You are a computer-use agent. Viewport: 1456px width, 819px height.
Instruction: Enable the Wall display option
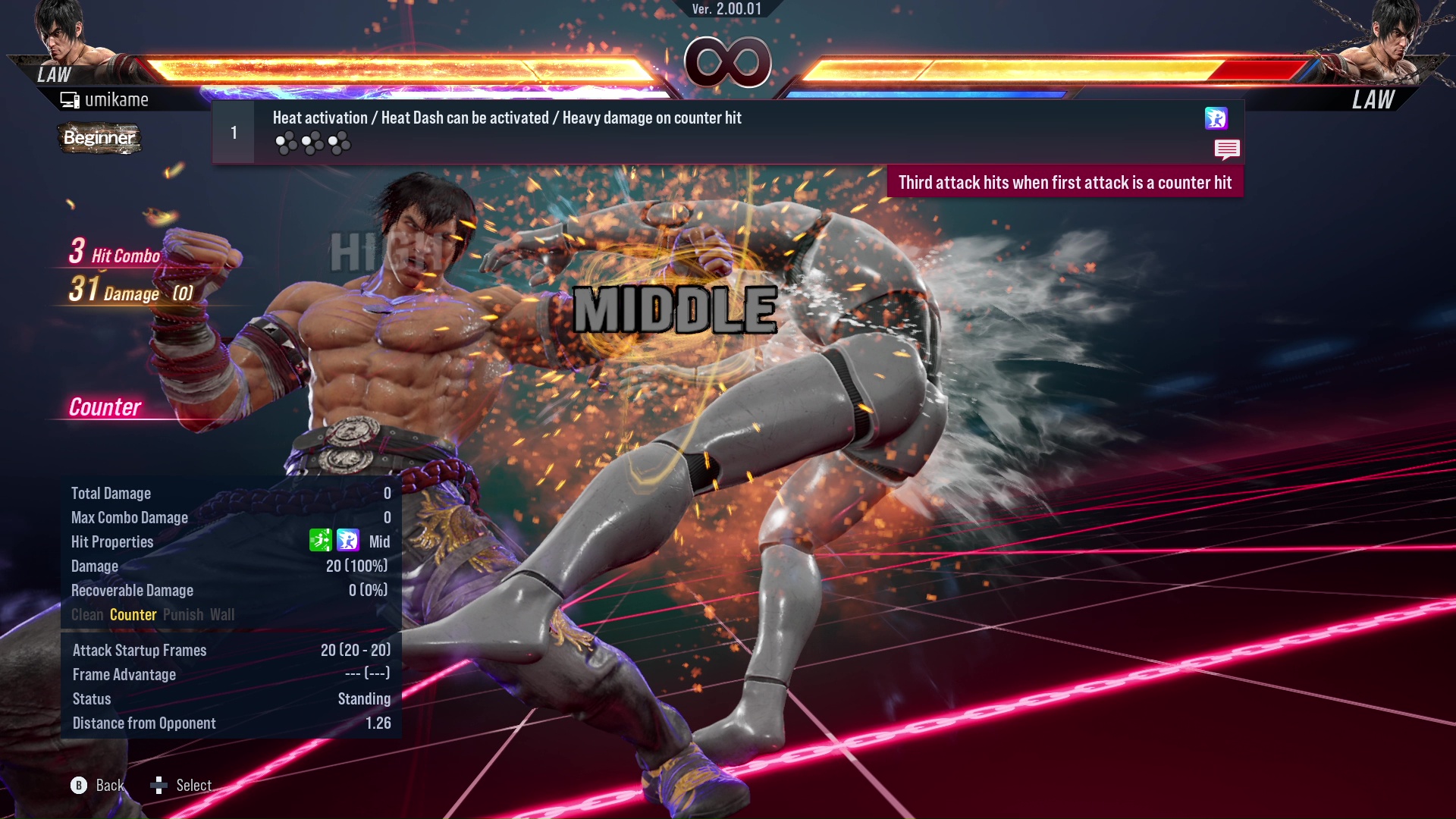(223, 614)
